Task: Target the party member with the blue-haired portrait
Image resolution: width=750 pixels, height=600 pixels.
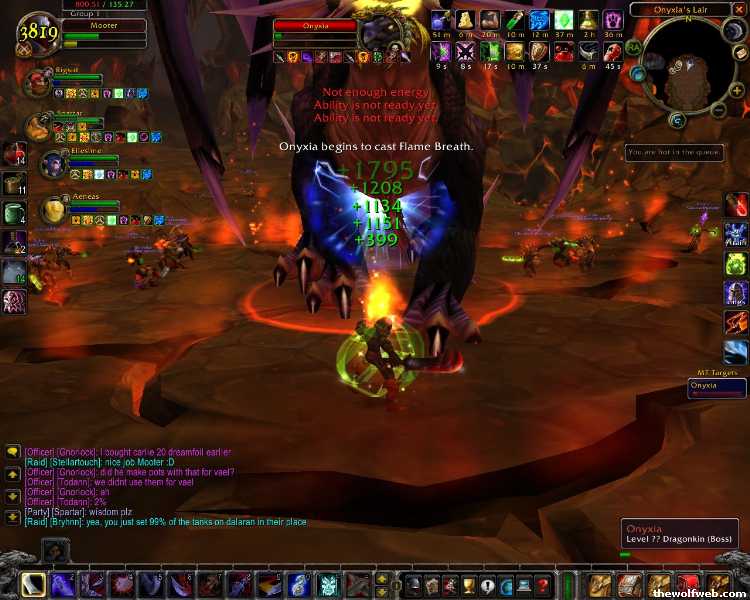Action: (x=52, y=162)
